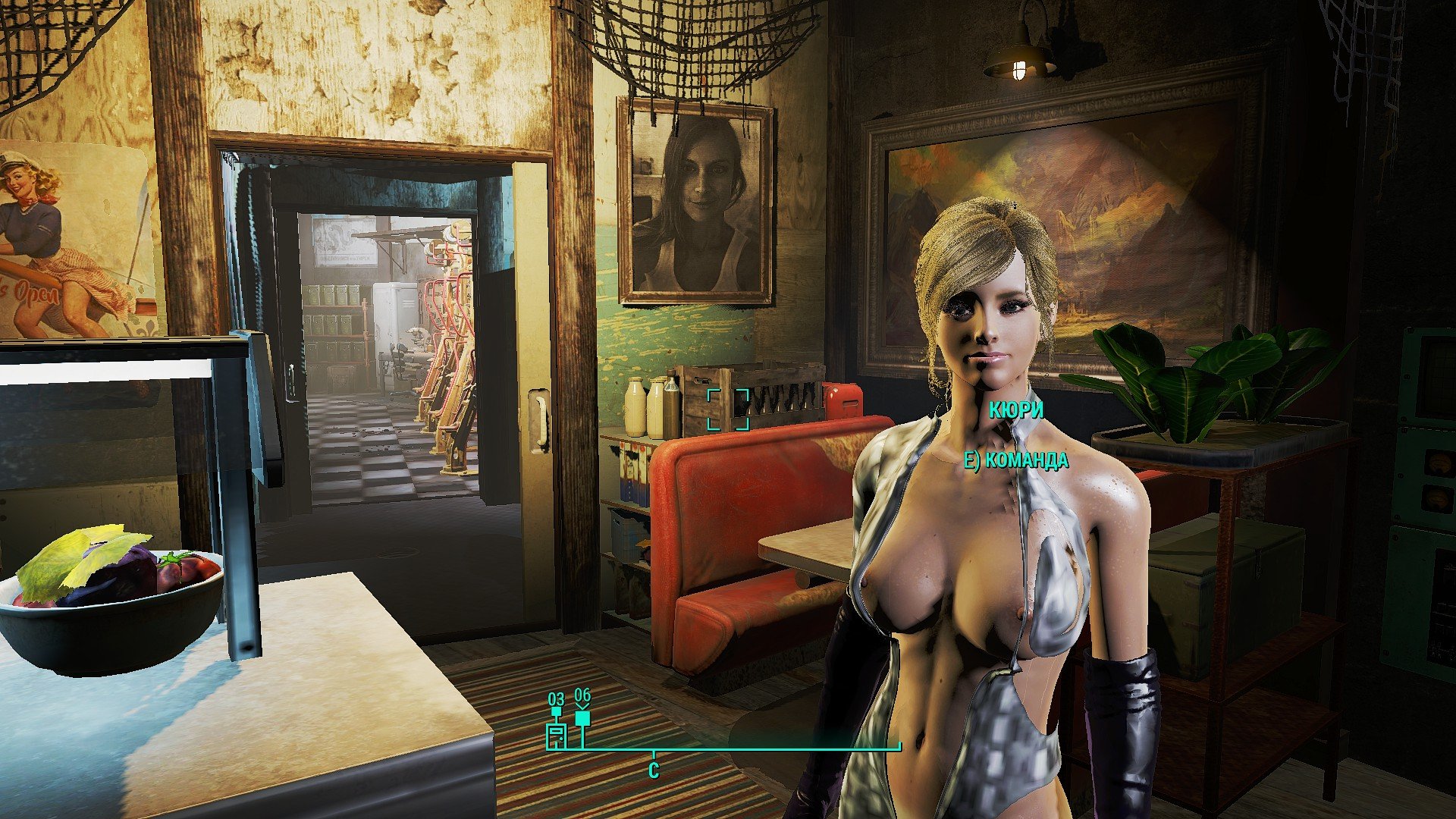This screenshot has height=819, width=1456.
Task: Select the square quest marker labeled 06
Action: pos(582,718)
